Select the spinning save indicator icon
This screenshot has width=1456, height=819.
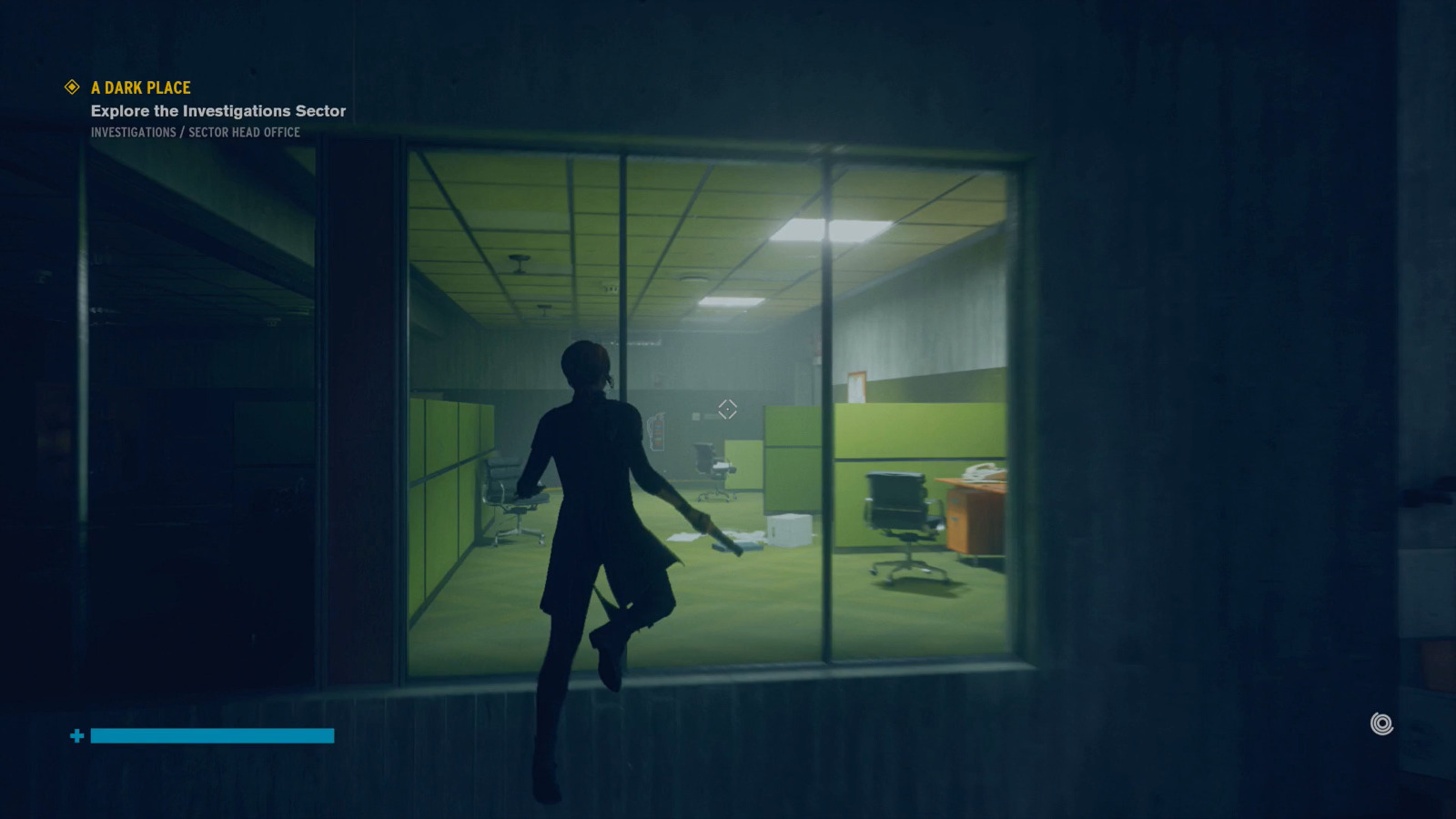tap(1381, 723)
